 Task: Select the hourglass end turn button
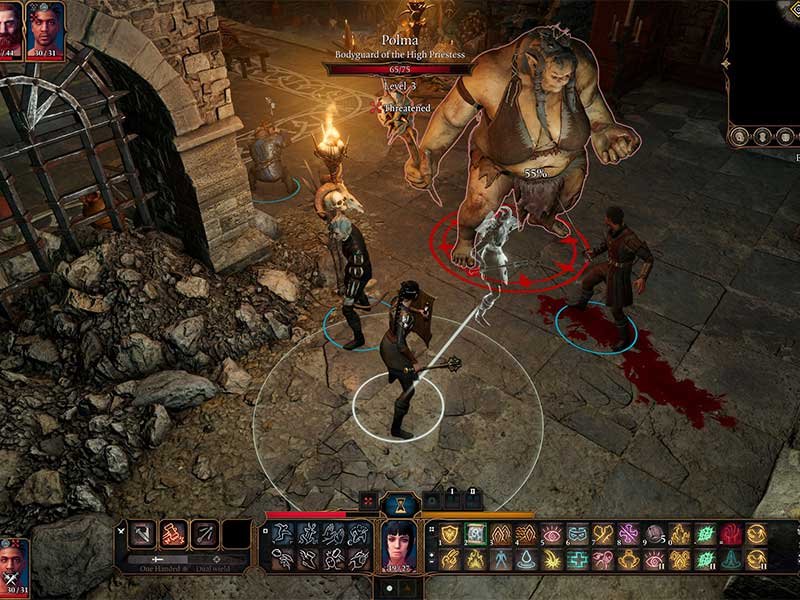[399, 501]
